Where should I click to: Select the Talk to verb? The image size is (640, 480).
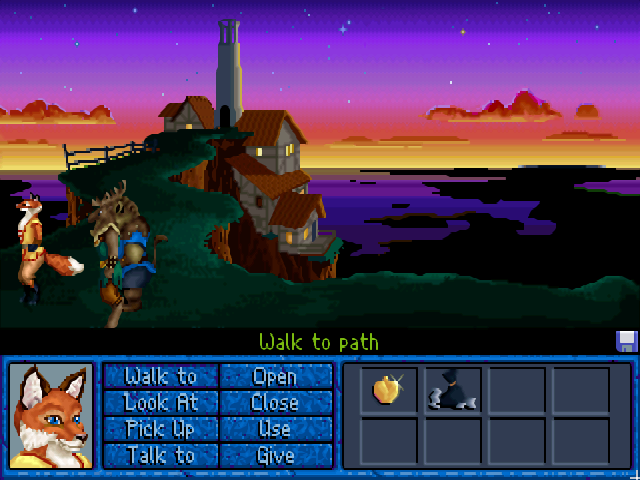[161, 455]
